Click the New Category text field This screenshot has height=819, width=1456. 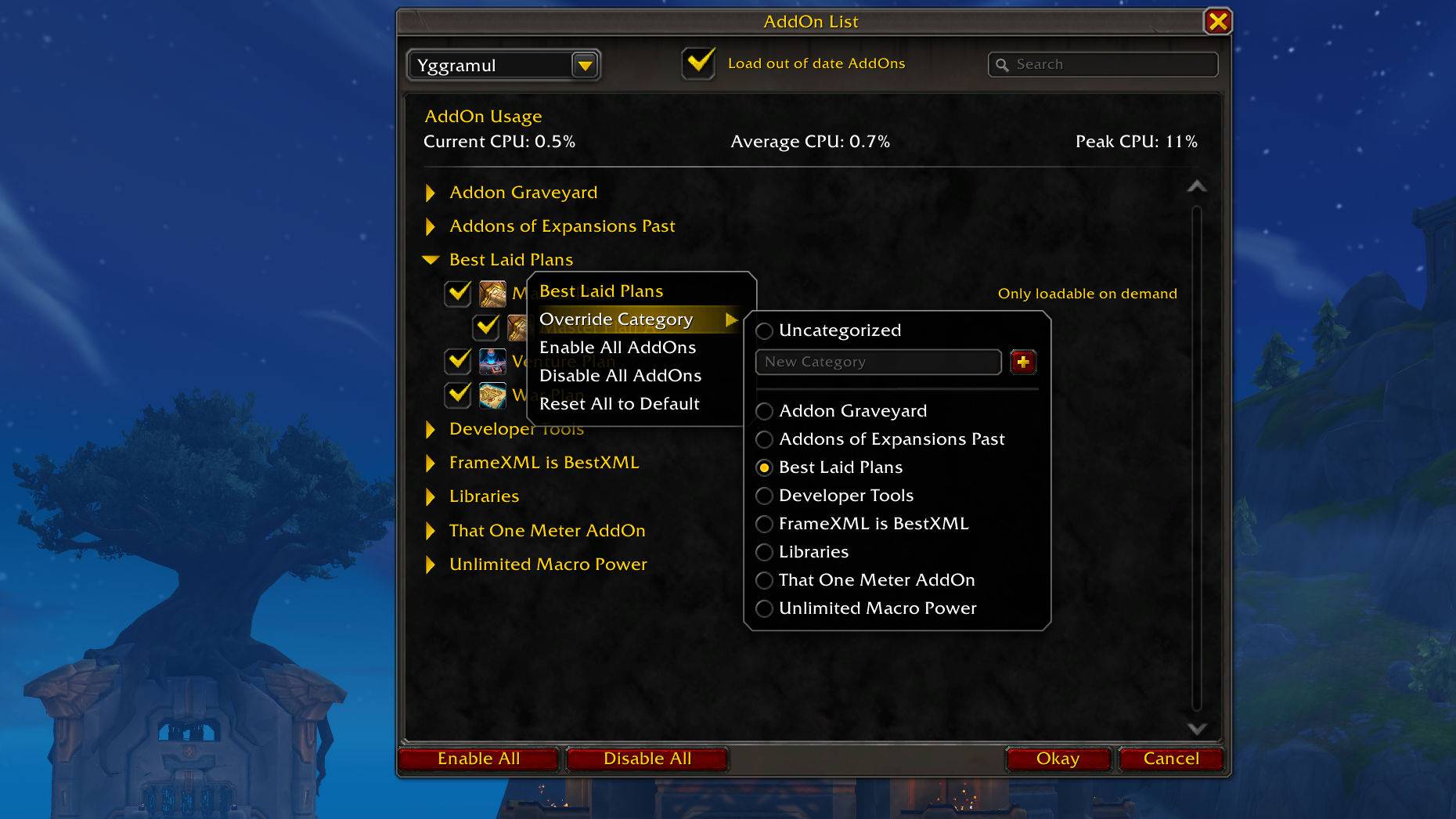click(x=877, y=362)
